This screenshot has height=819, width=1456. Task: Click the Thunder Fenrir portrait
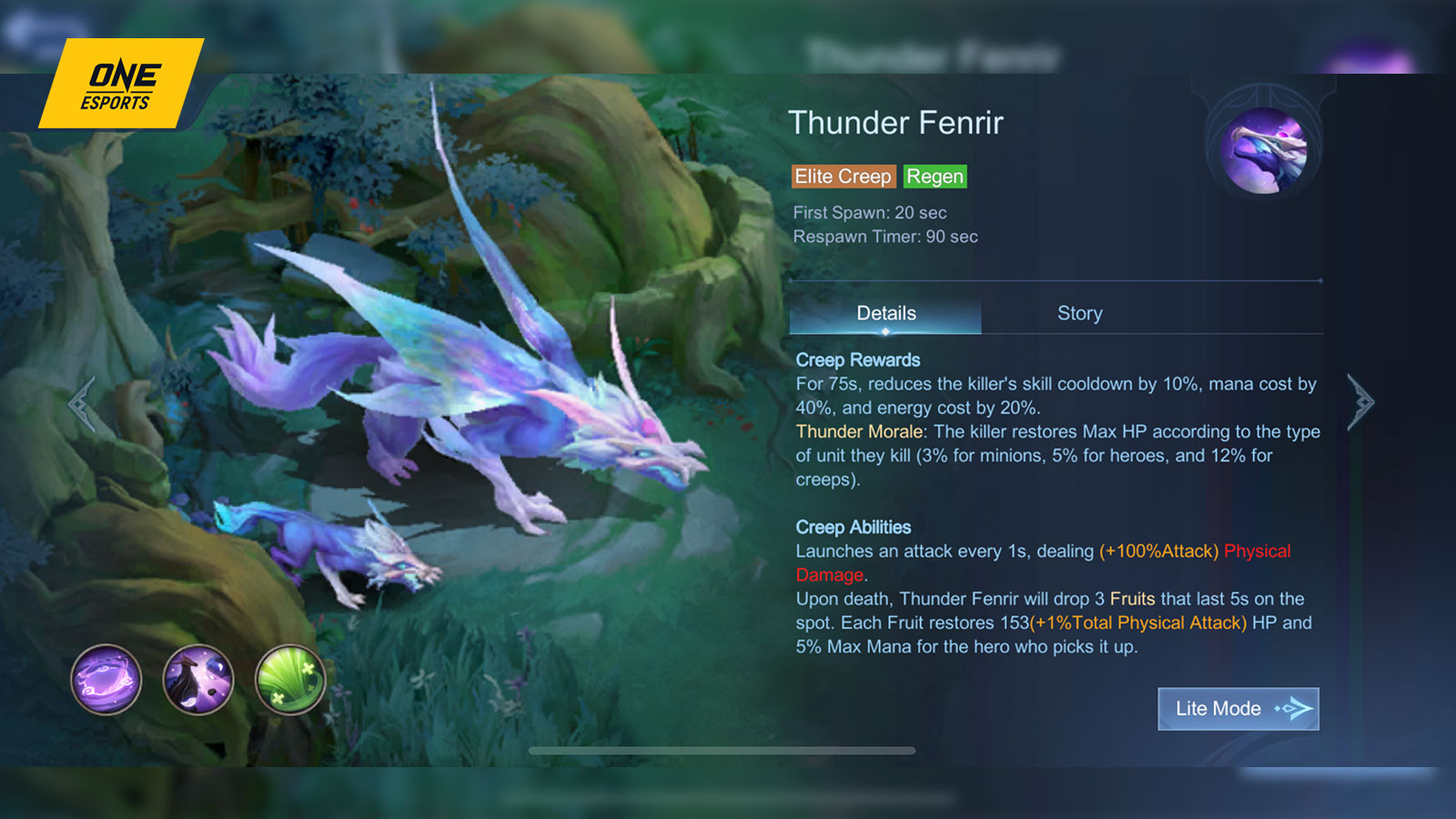1263,150
